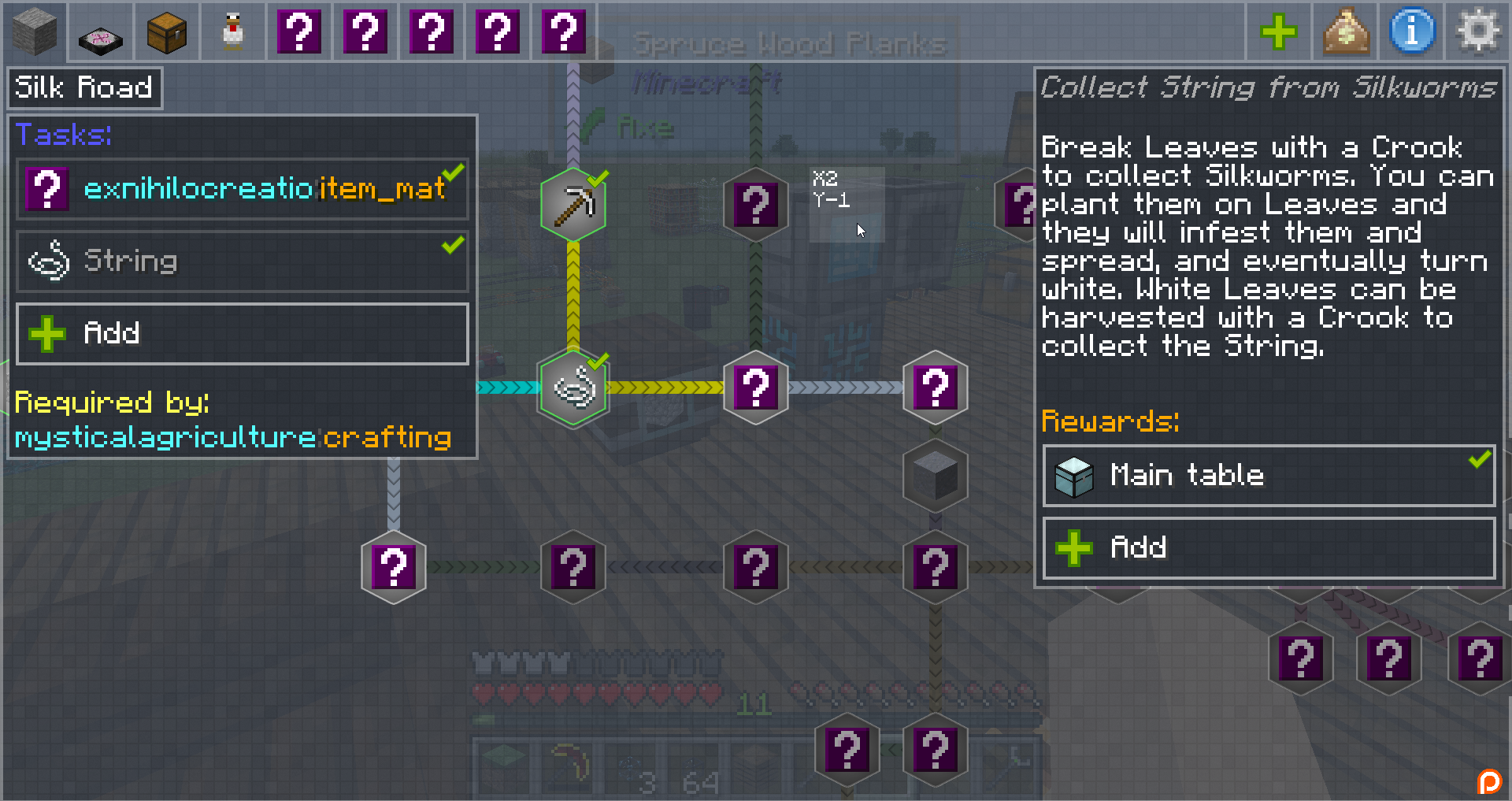Open the stone block chapter tab
The image size is (1512, 801).
tap(34, 32)
